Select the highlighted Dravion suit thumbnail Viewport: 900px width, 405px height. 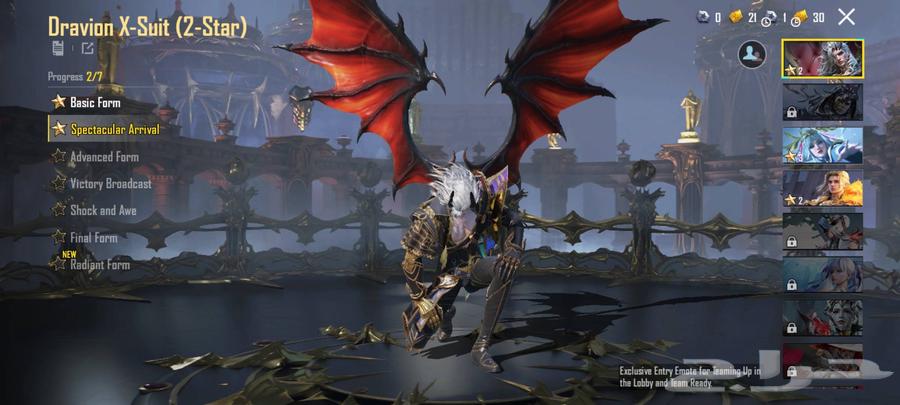point(822,58)
